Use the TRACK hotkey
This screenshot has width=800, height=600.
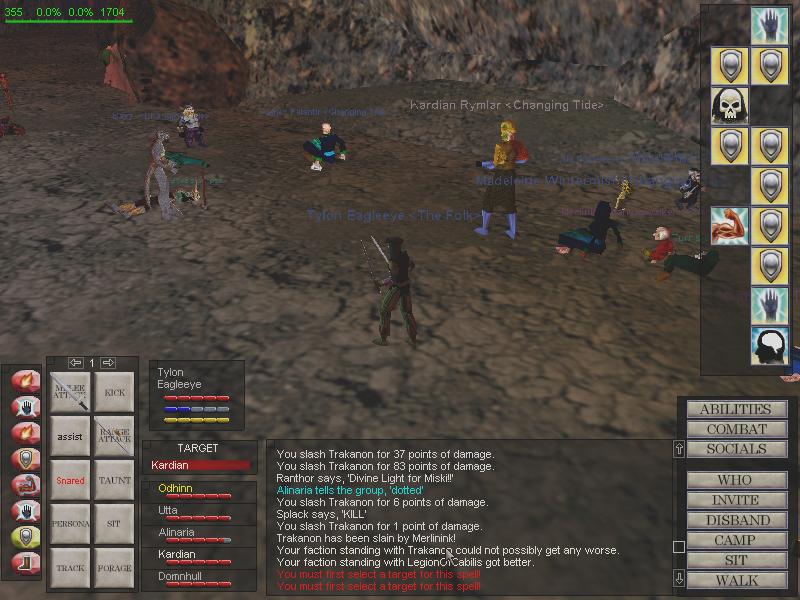pyautogui.click(x=70, y=568)
